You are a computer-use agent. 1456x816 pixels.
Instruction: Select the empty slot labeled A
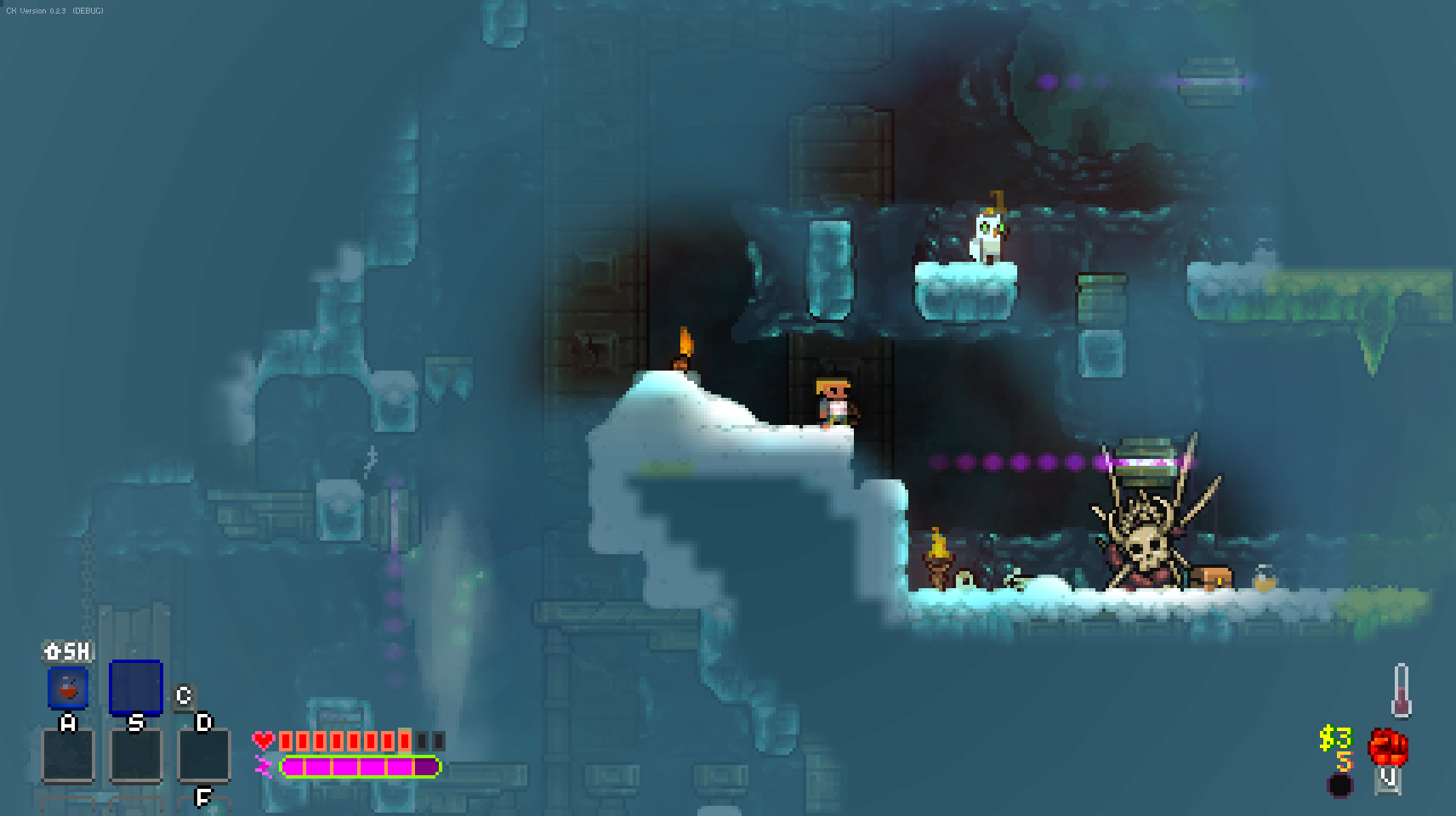pyautogui.click(x=68, y=755)
